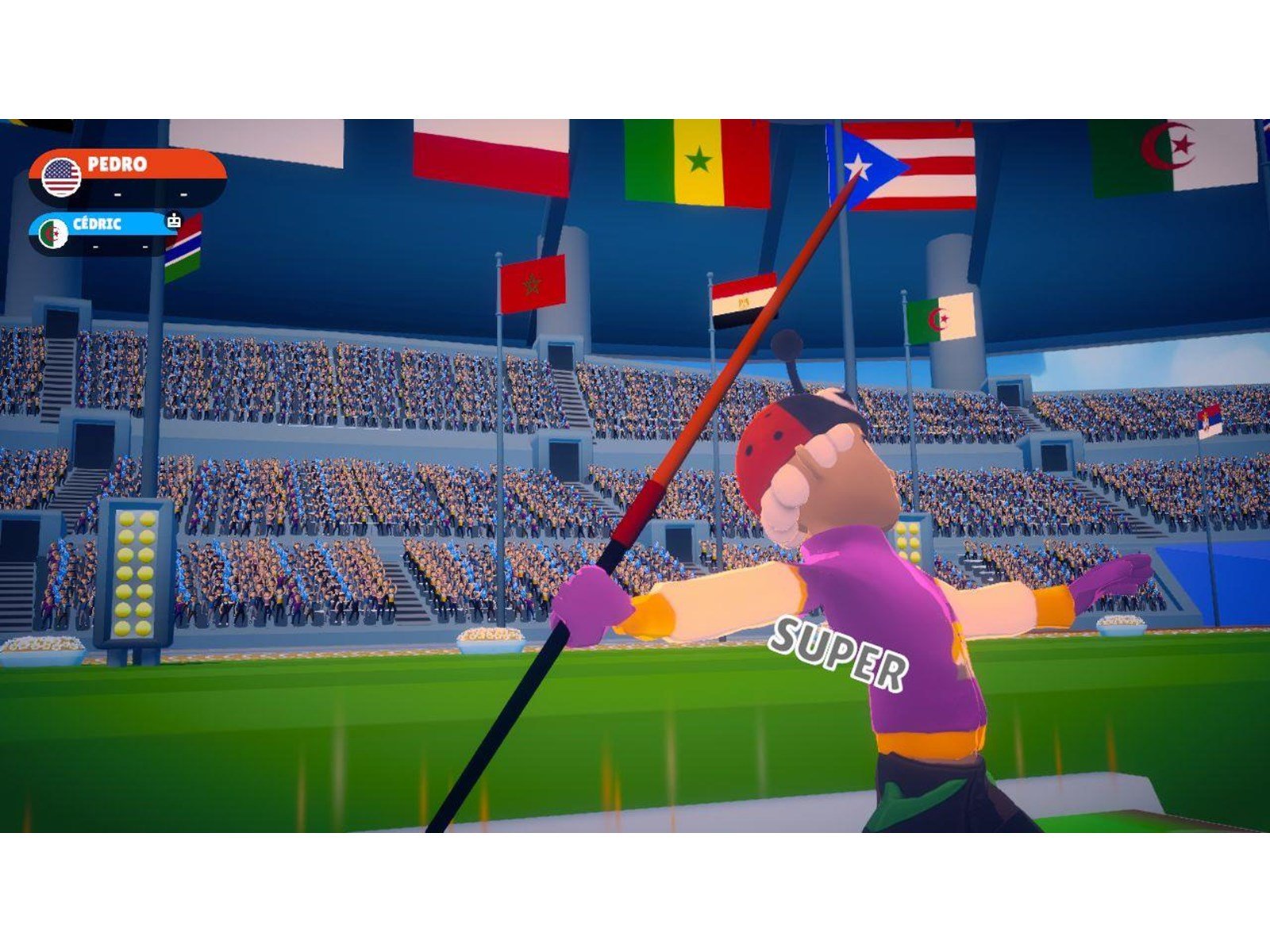Select Pedro's USA flag avatar
This screenshot has width=1270, height=952.
click(x=60, y=176)
